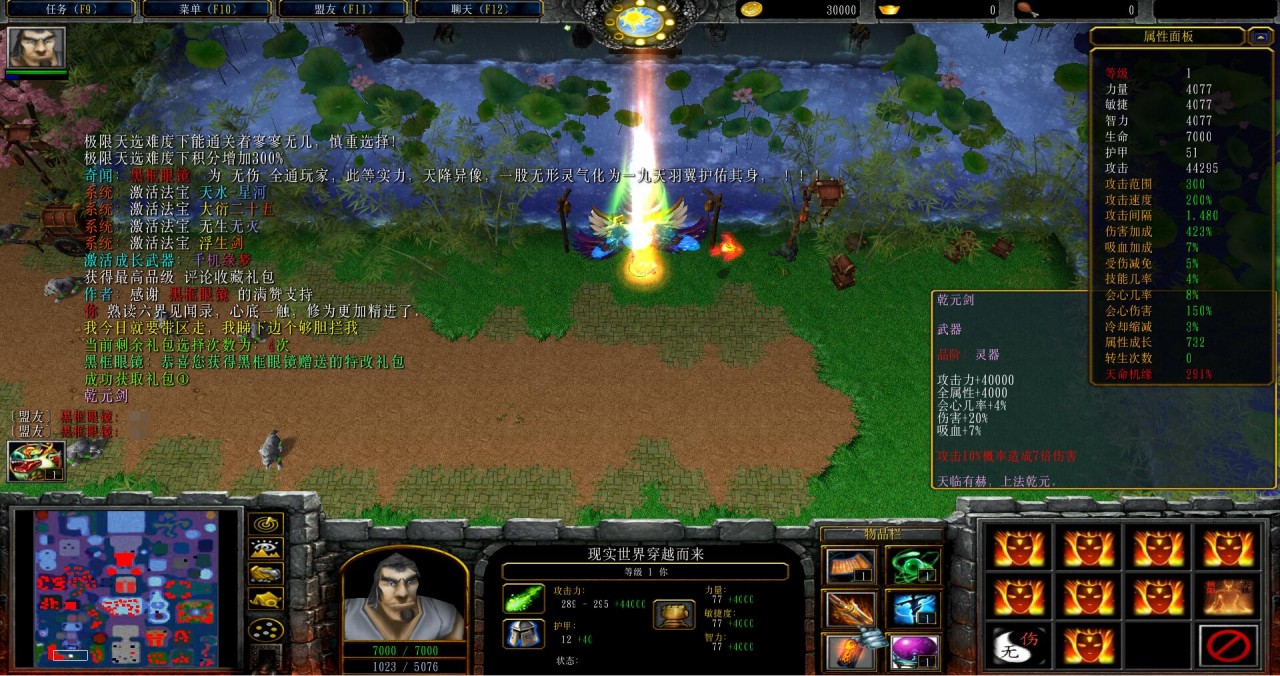This screenshot has width=1280, height=676.
Task: Select the flaming spear item slot
Action: tap(848, 609)
